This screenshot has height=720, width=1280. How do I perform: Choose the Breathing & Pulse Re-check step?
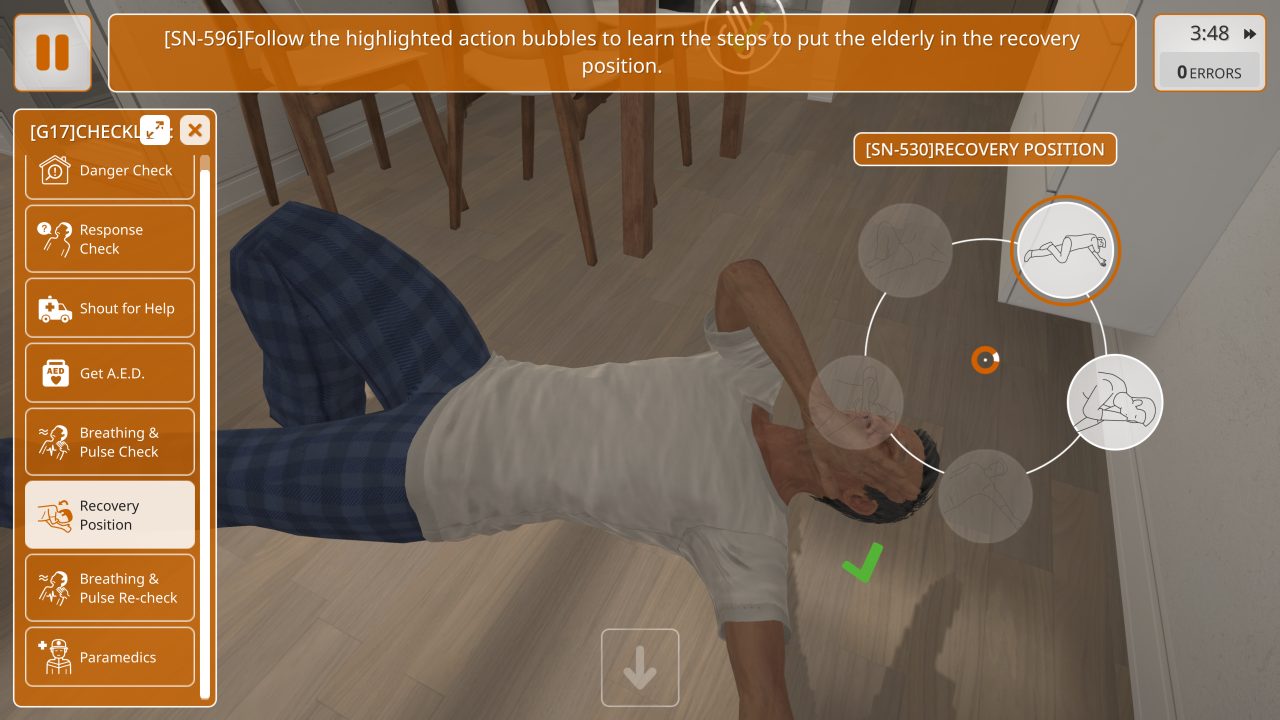pos(110,588)
